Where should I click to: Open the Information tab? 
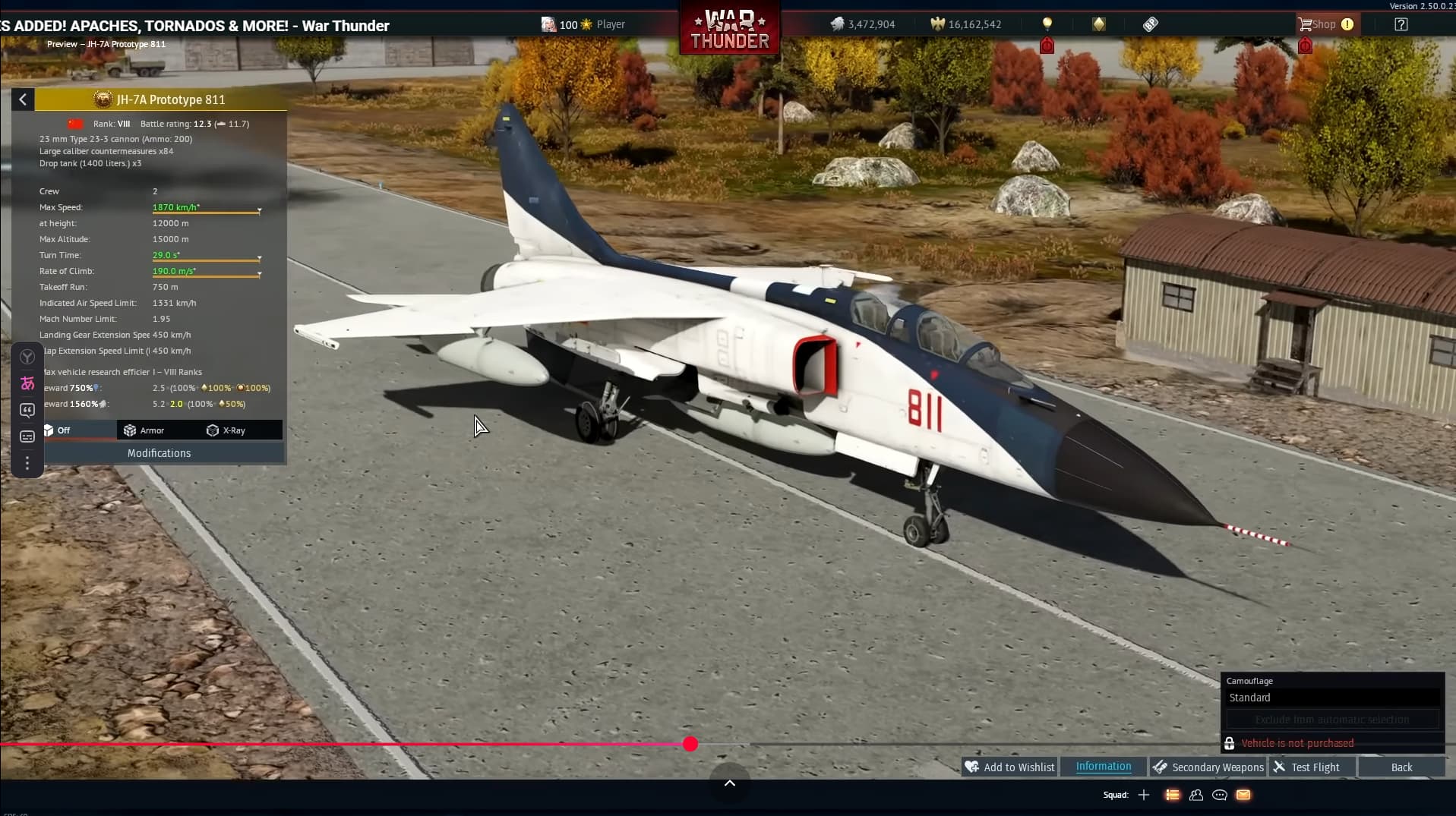click(x=1103, y=767)
